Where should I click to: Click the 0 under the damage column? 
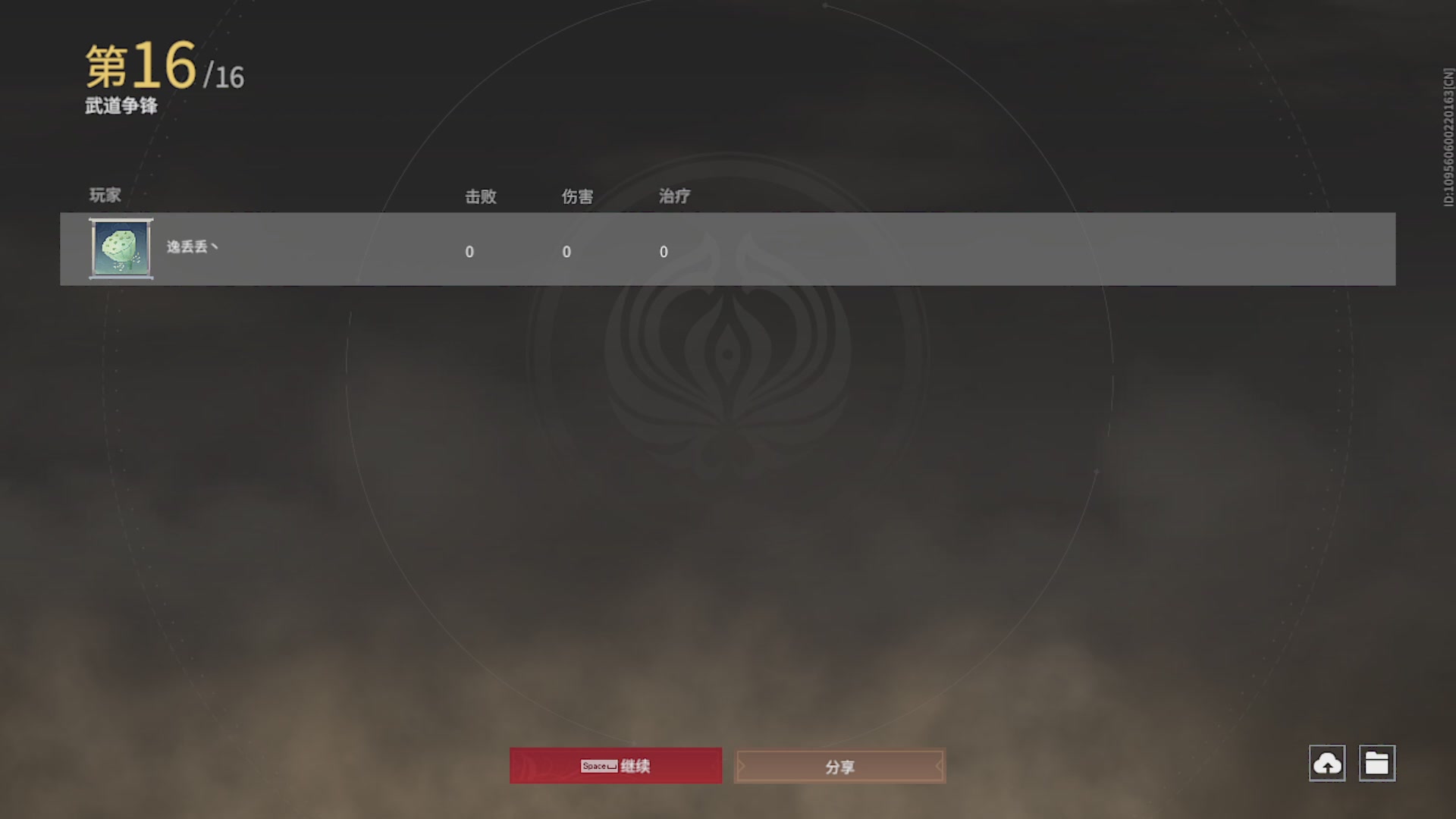pyautogui.click(x=566, y=252)
